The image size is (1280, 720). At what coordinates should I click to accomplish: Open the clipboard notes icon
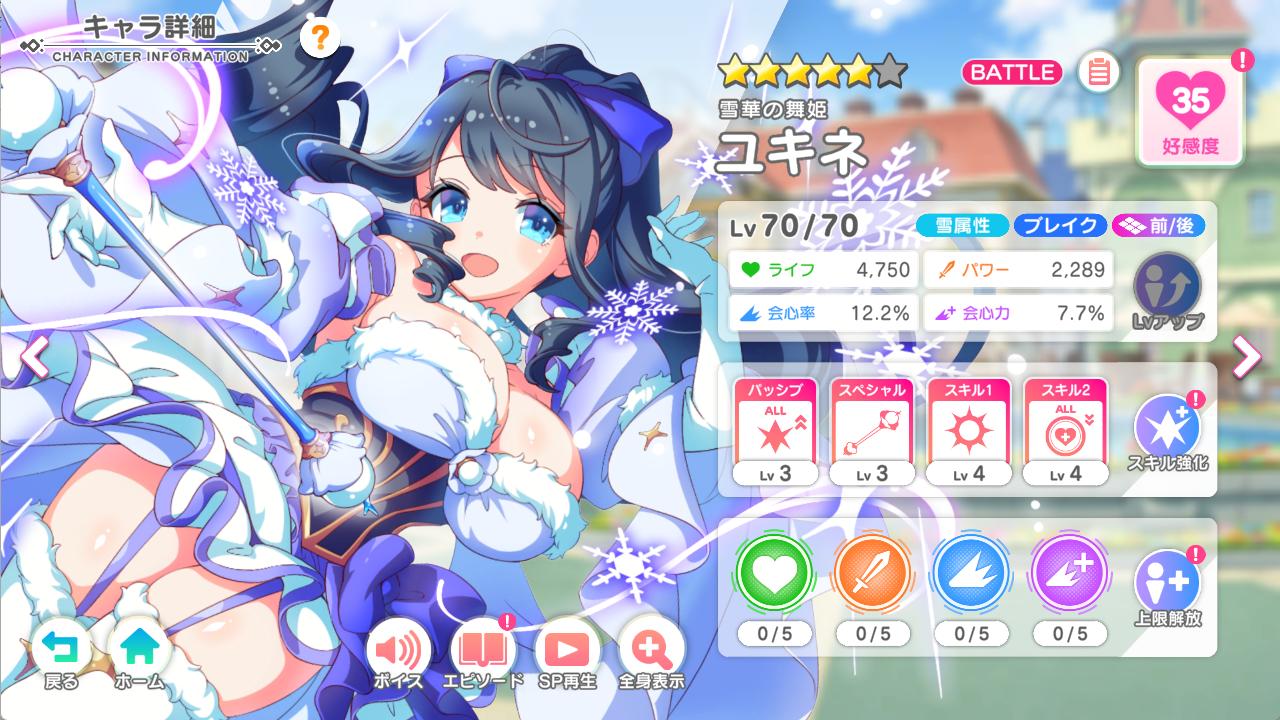click(x=1098, y=73)
